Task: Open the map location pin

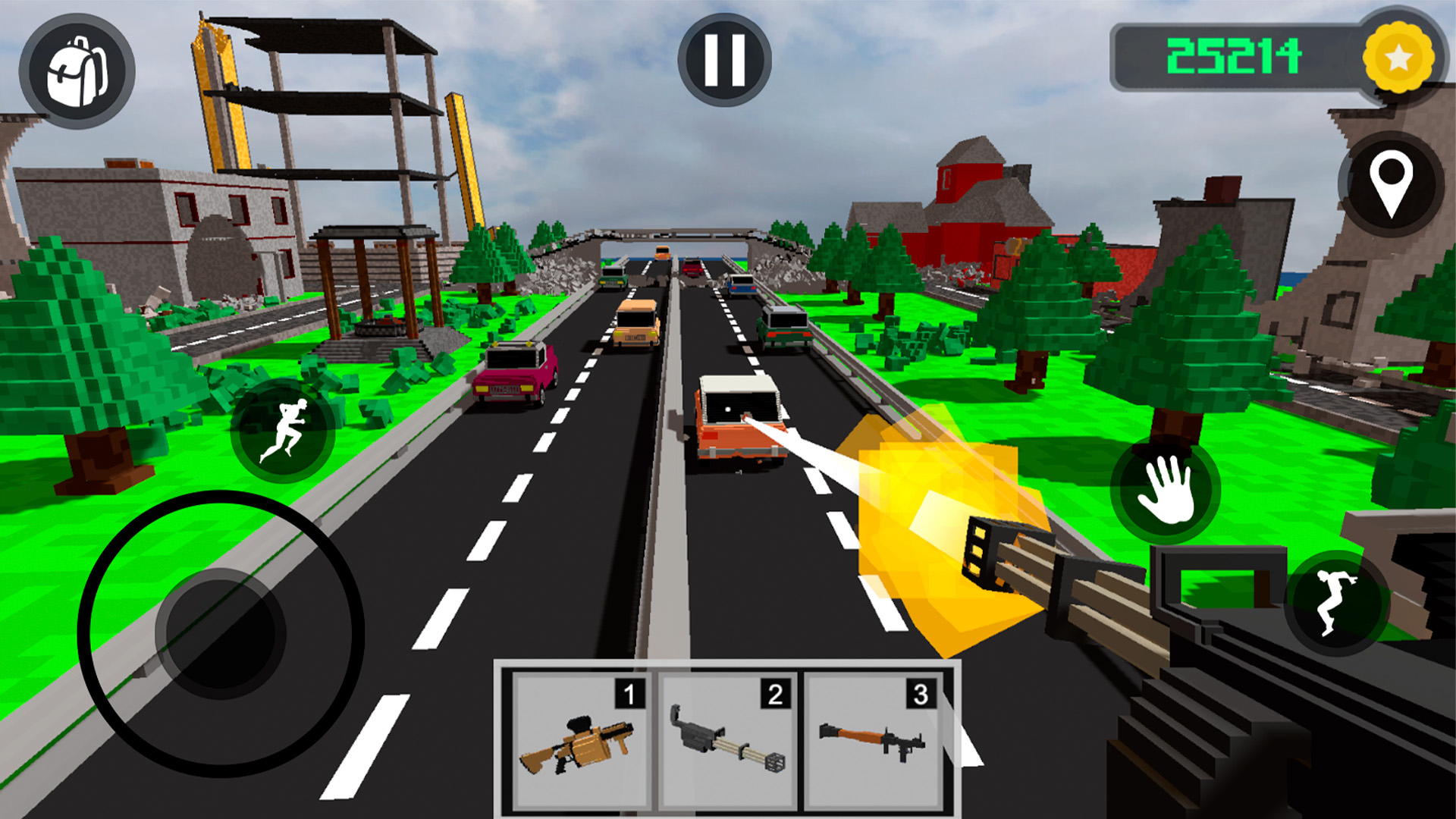Action: click(1395, 184)
